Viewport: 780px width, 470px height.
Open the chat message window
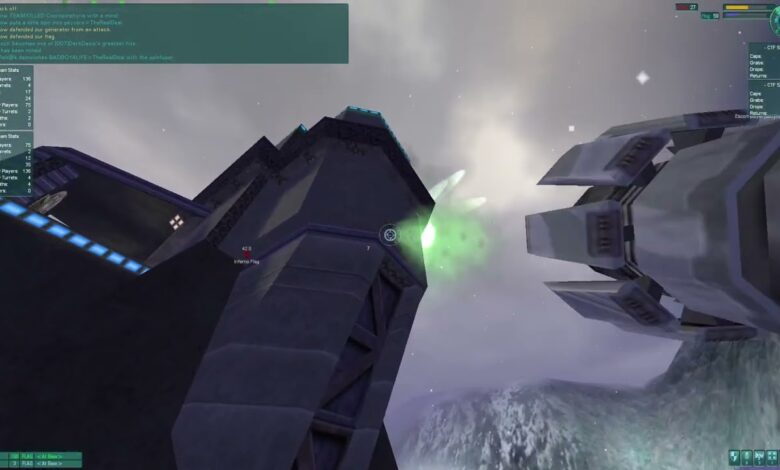174,33
